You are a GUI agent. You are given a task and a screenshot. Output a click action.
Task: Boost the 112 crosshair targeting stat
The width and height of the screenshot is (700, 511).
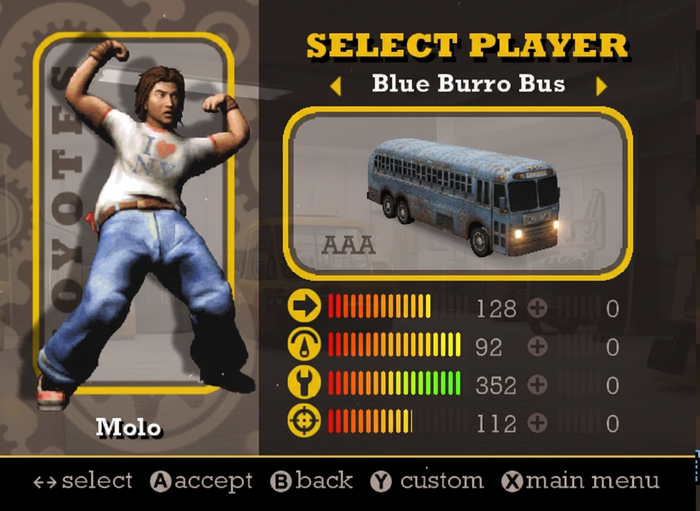[538, 422]
